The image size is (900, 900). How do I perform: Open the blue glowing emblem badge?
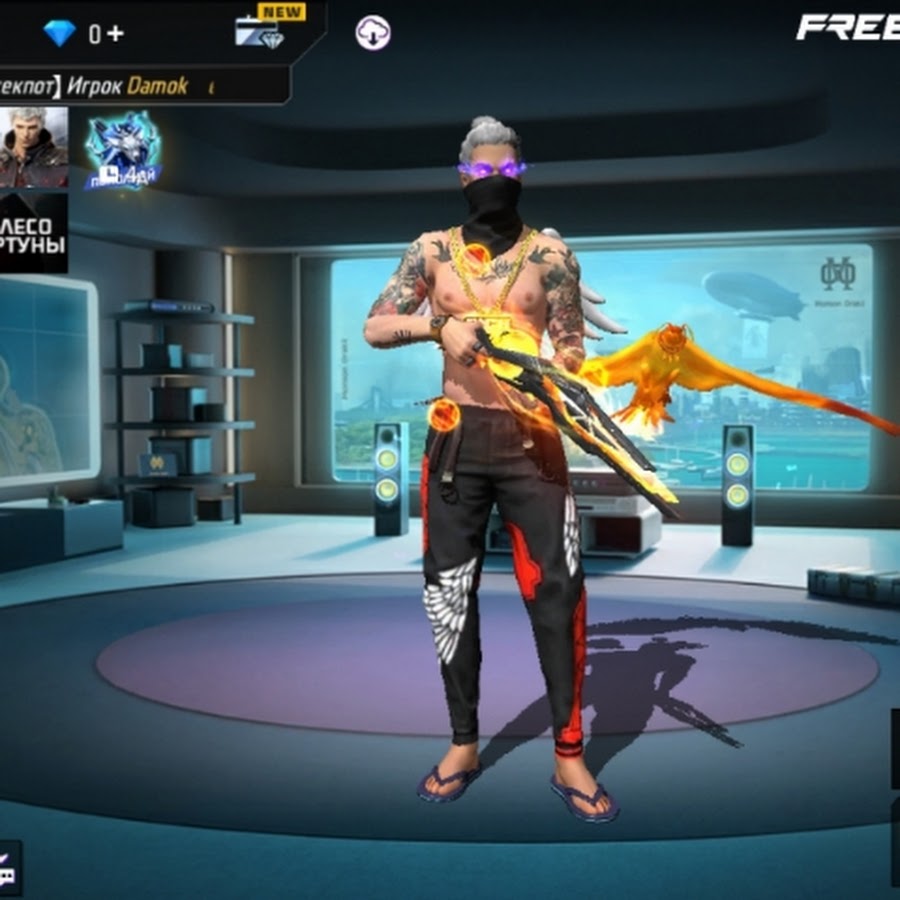122,150
